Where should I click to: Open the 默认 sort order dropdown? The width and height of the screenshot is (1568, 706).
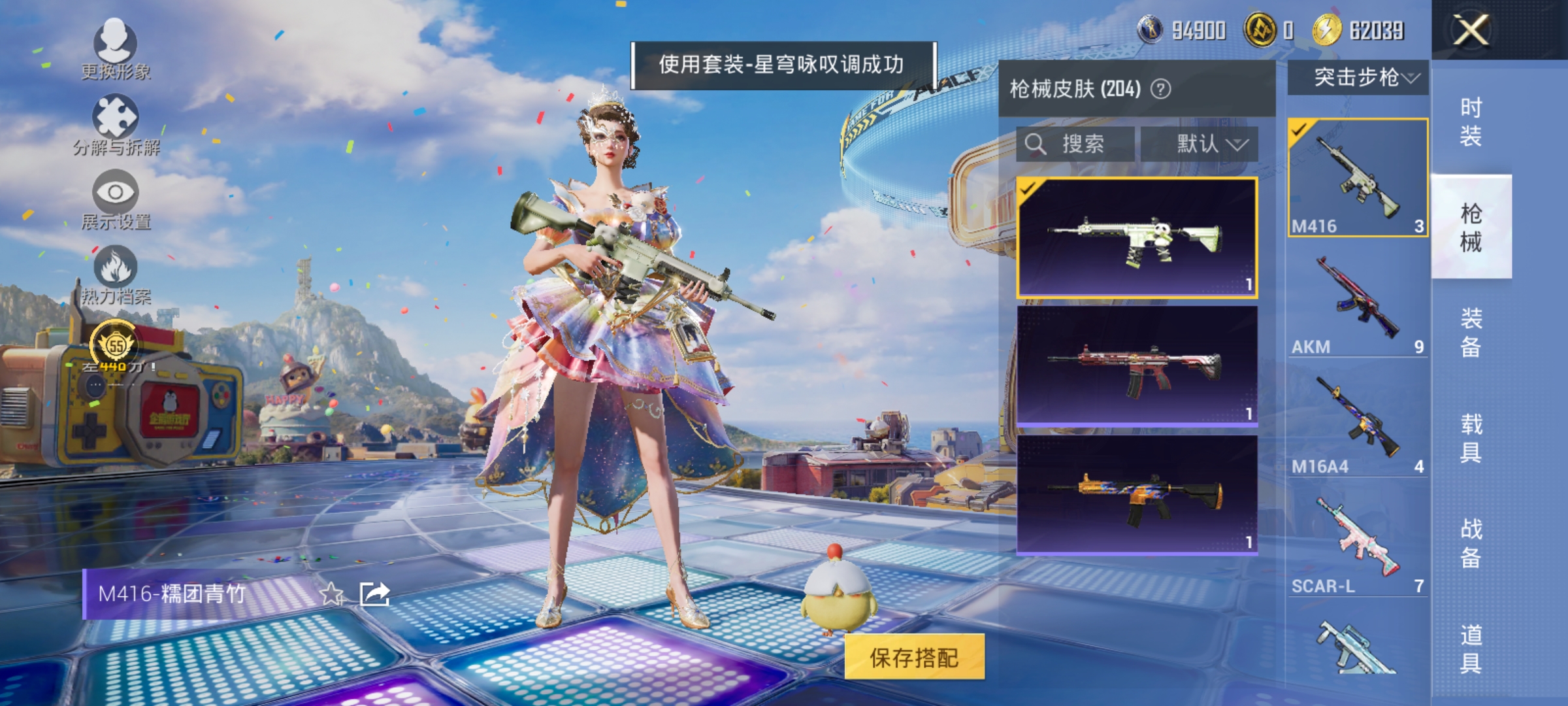pyautogui.click(x=1201, y=144)
